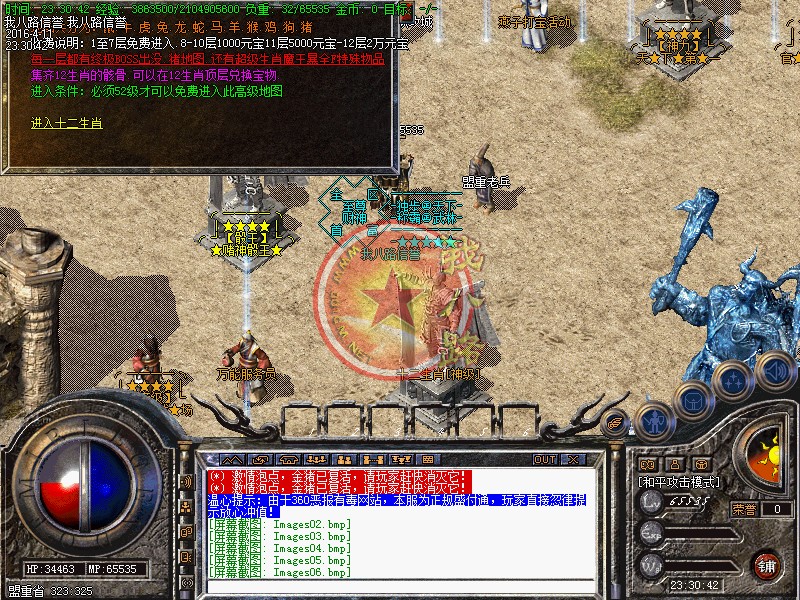The width and height of the screenshot is (800, 600).
Task: Open the red 铺 shop button
Action: [766, 565]
